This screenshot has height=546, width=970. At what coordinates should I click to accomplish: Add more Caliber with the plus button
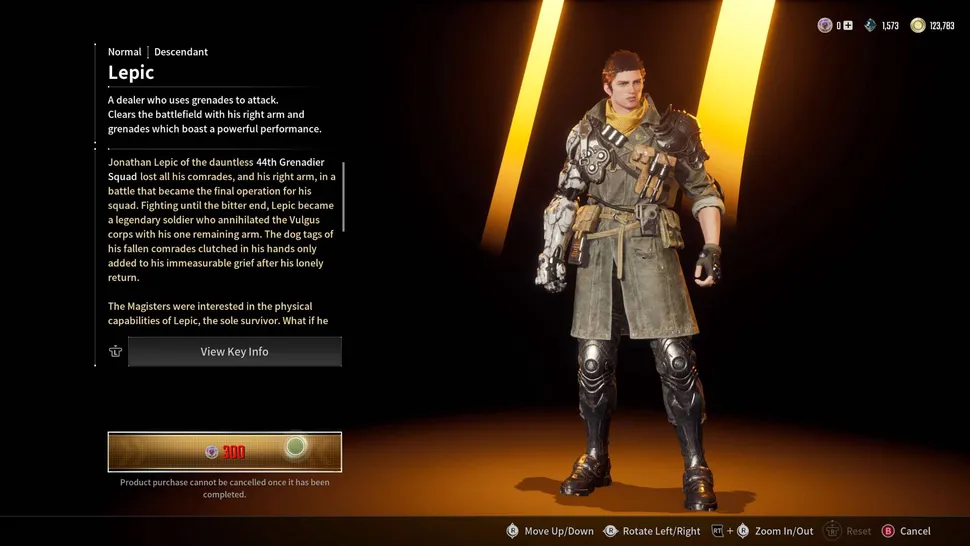tap(848, 26)
